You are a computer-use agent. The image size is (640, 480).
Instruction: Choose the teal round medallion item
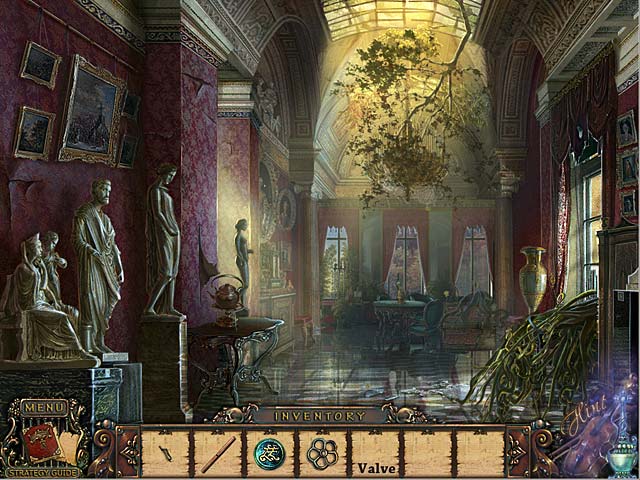pos(269,453)
